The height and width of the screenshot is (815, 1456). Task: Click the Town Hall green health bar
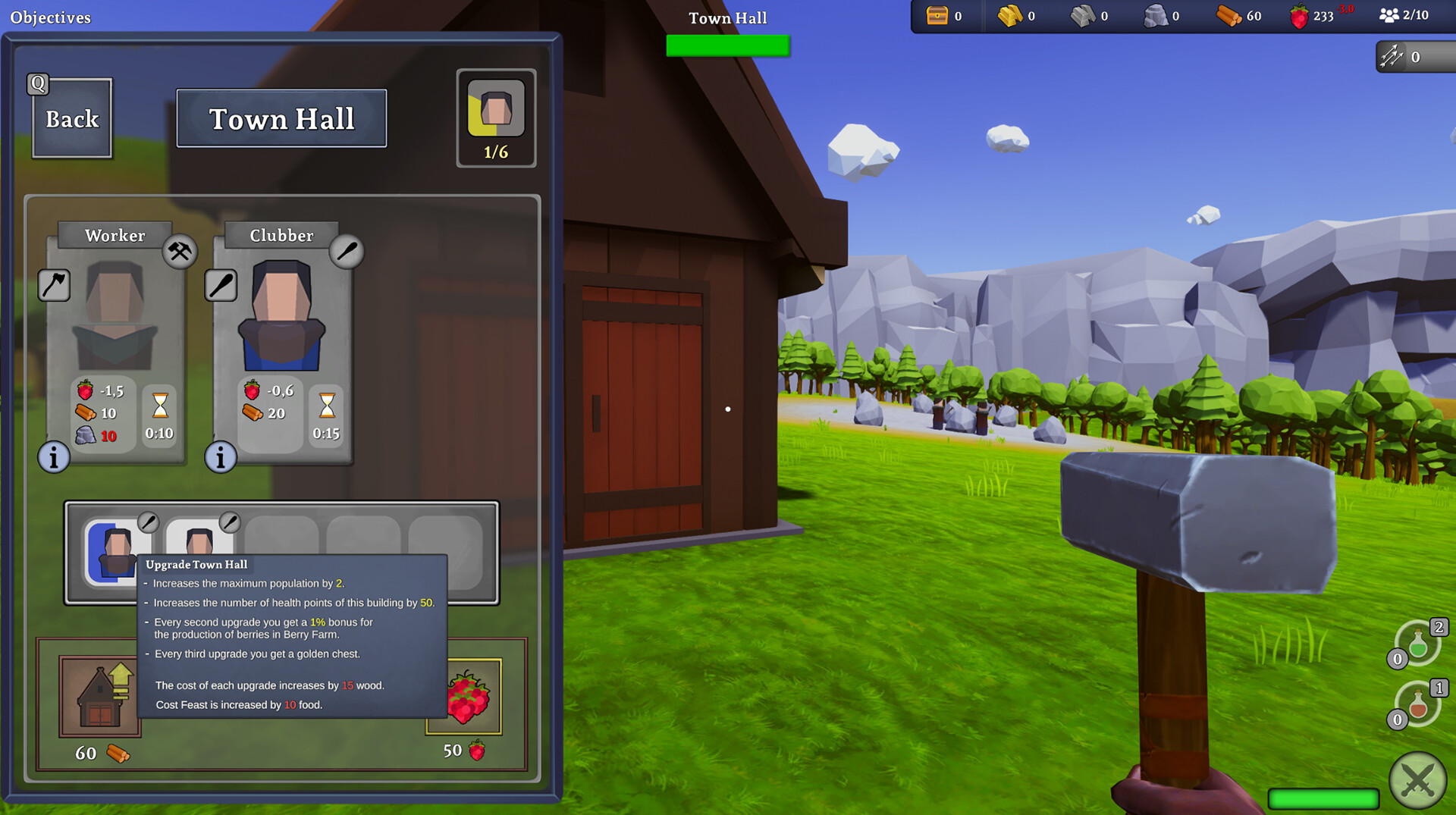pos(727,45)
